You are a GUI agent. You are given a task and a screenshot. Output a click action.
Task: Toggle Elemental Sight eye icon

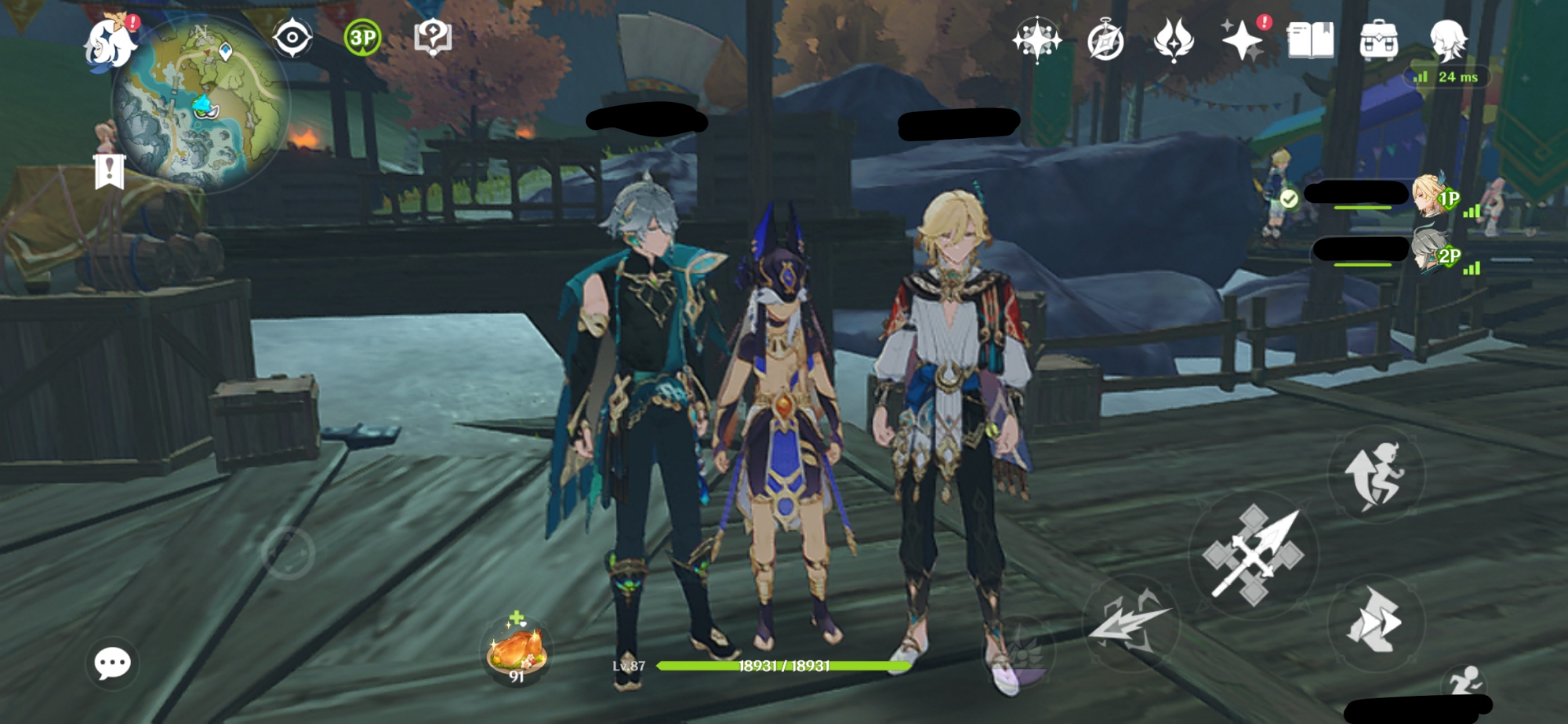[x=292, y=38]
